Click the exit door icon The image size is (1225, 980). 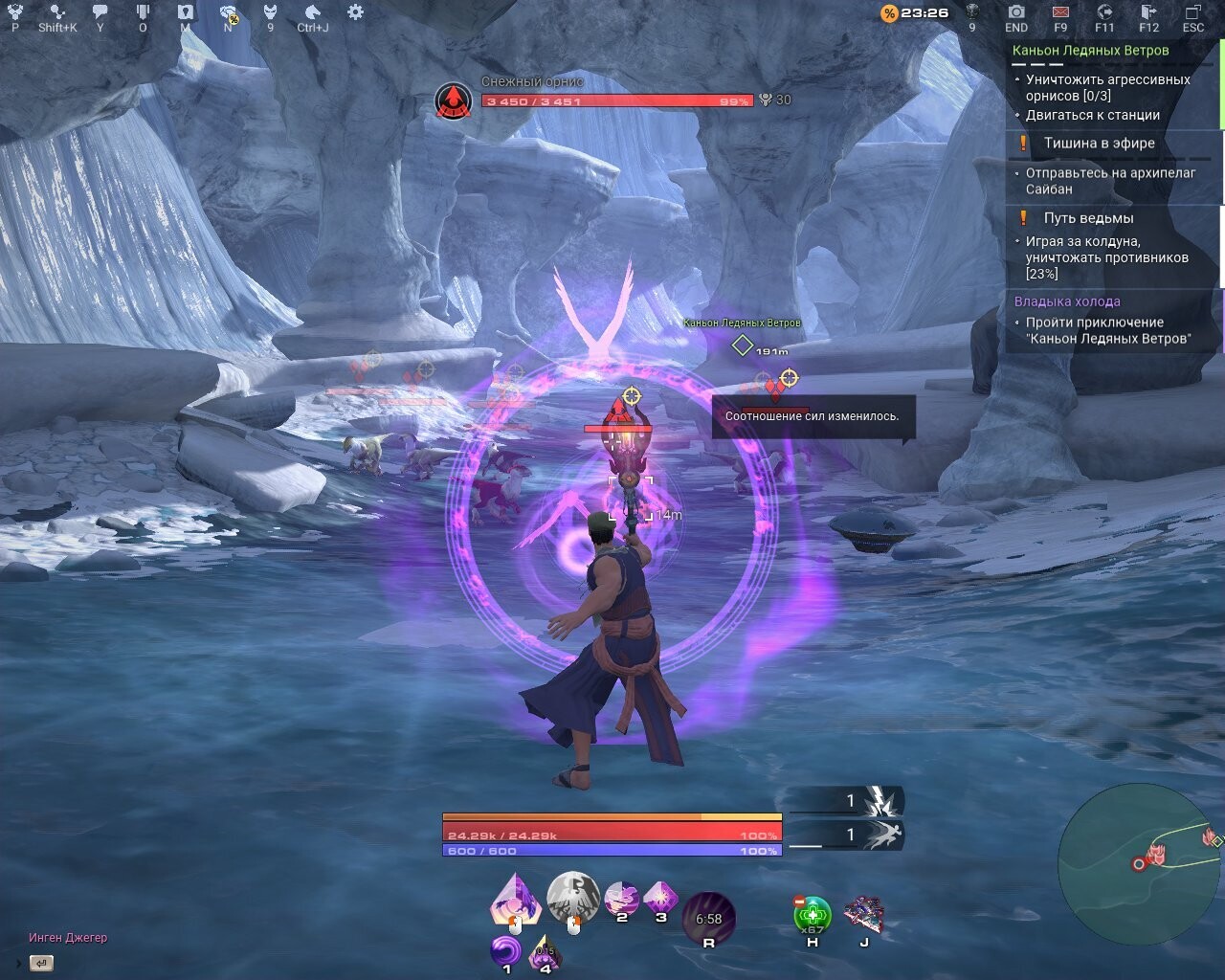click(1148, 12)
